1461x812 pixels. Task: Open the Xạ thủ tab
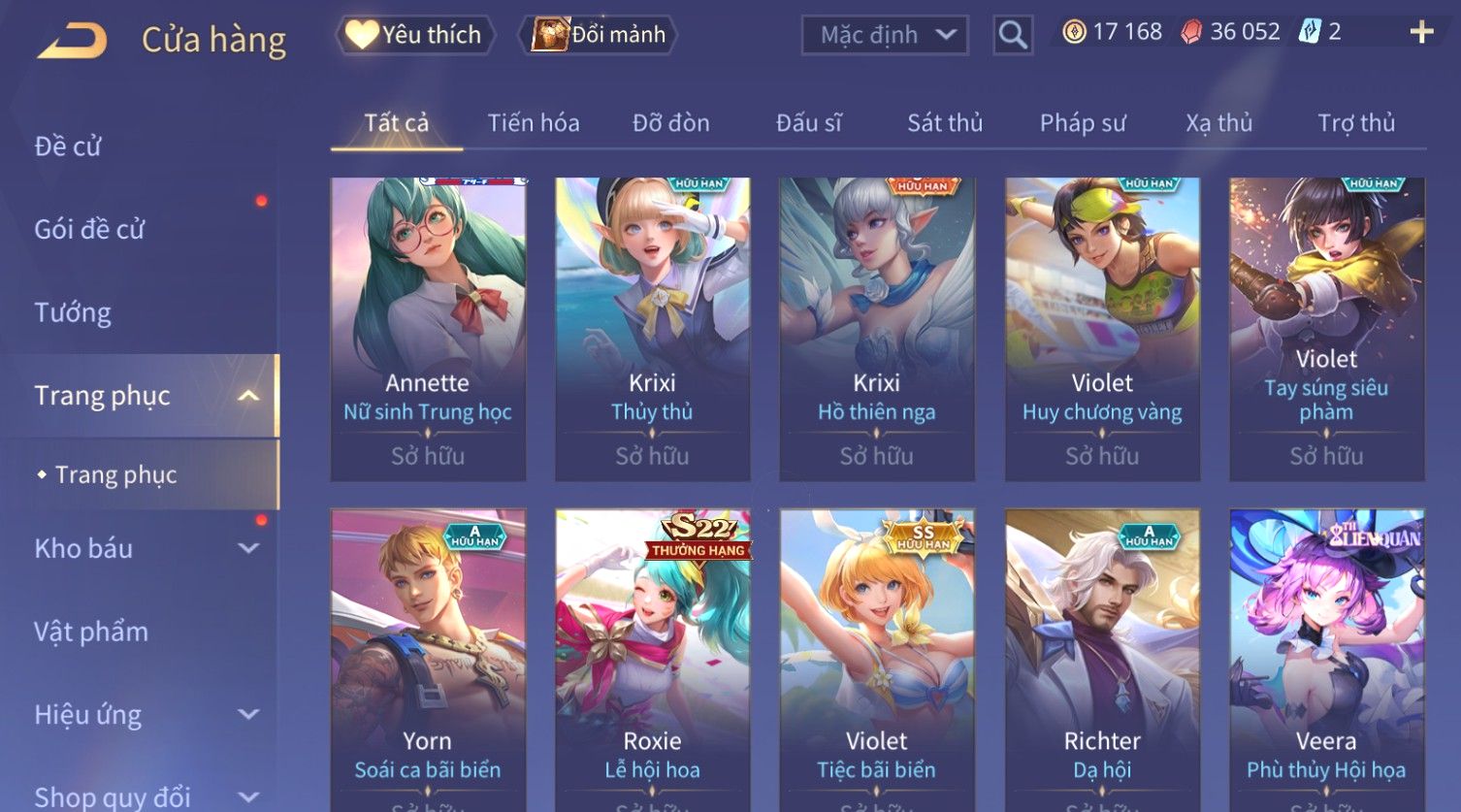(x=1219, y=123)
